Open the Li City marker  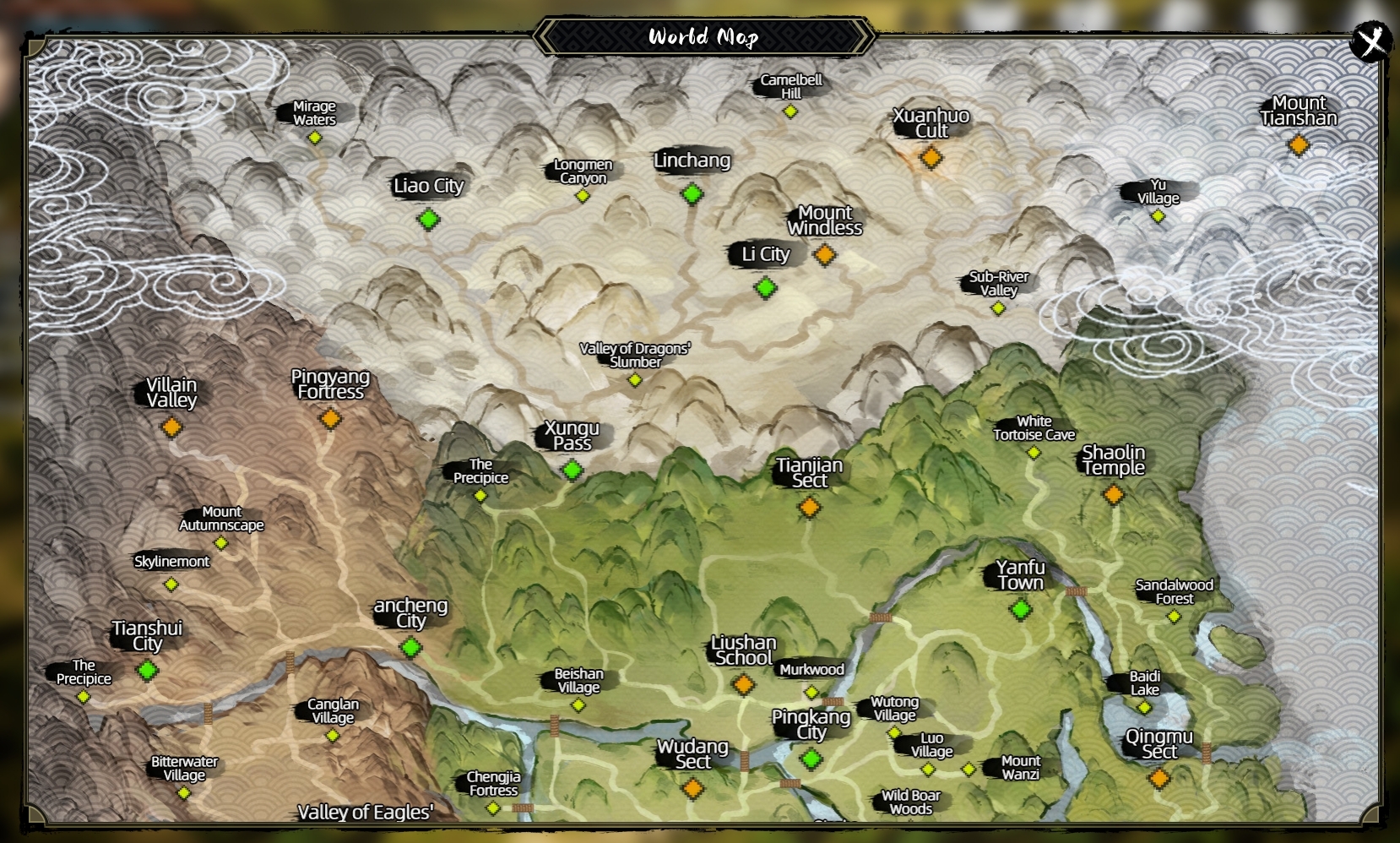click(765, 287)
